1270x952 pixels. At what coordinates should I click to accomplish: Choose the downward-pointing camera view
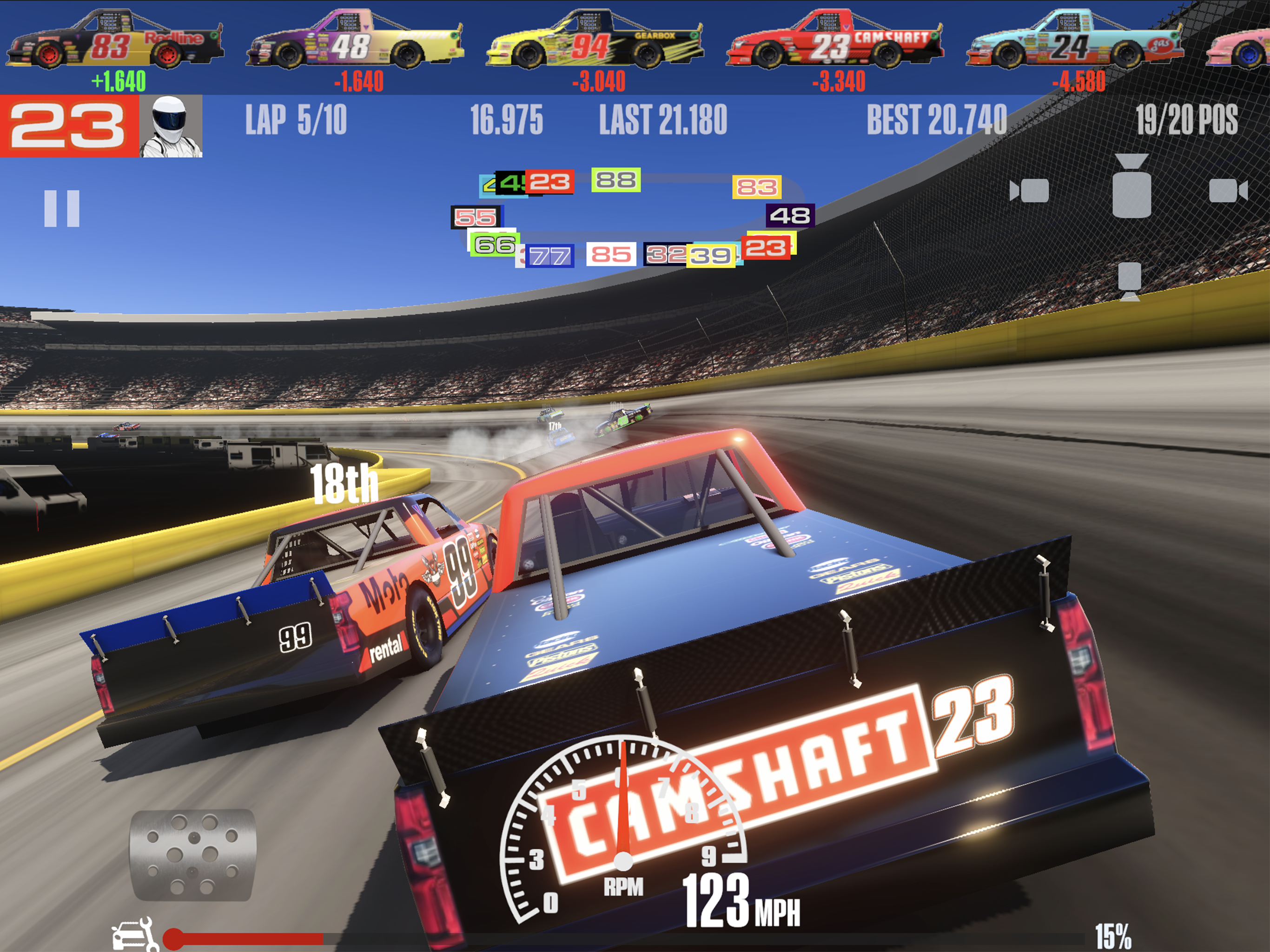1129,281
